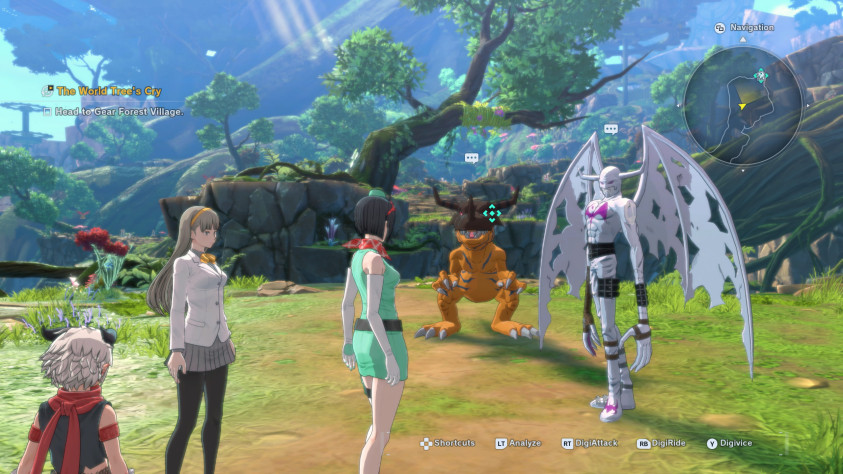The width and height of the screenshot is (843, 474).
Task: Select The World Tree's Cry quest tracker
Action: pos(110,90)
